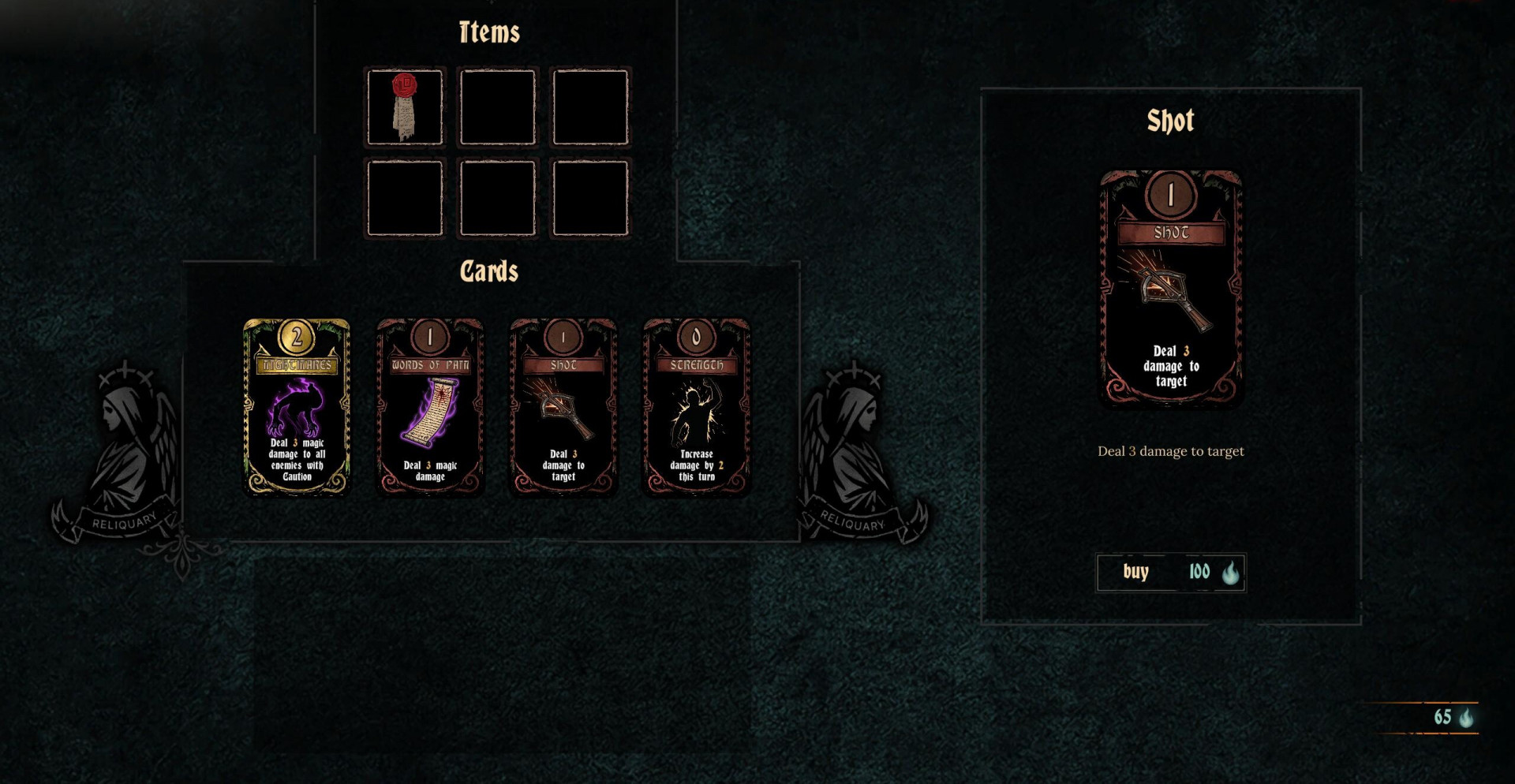
Task: Click the red wax seal scroll item
Action: [x=405, y=107]
